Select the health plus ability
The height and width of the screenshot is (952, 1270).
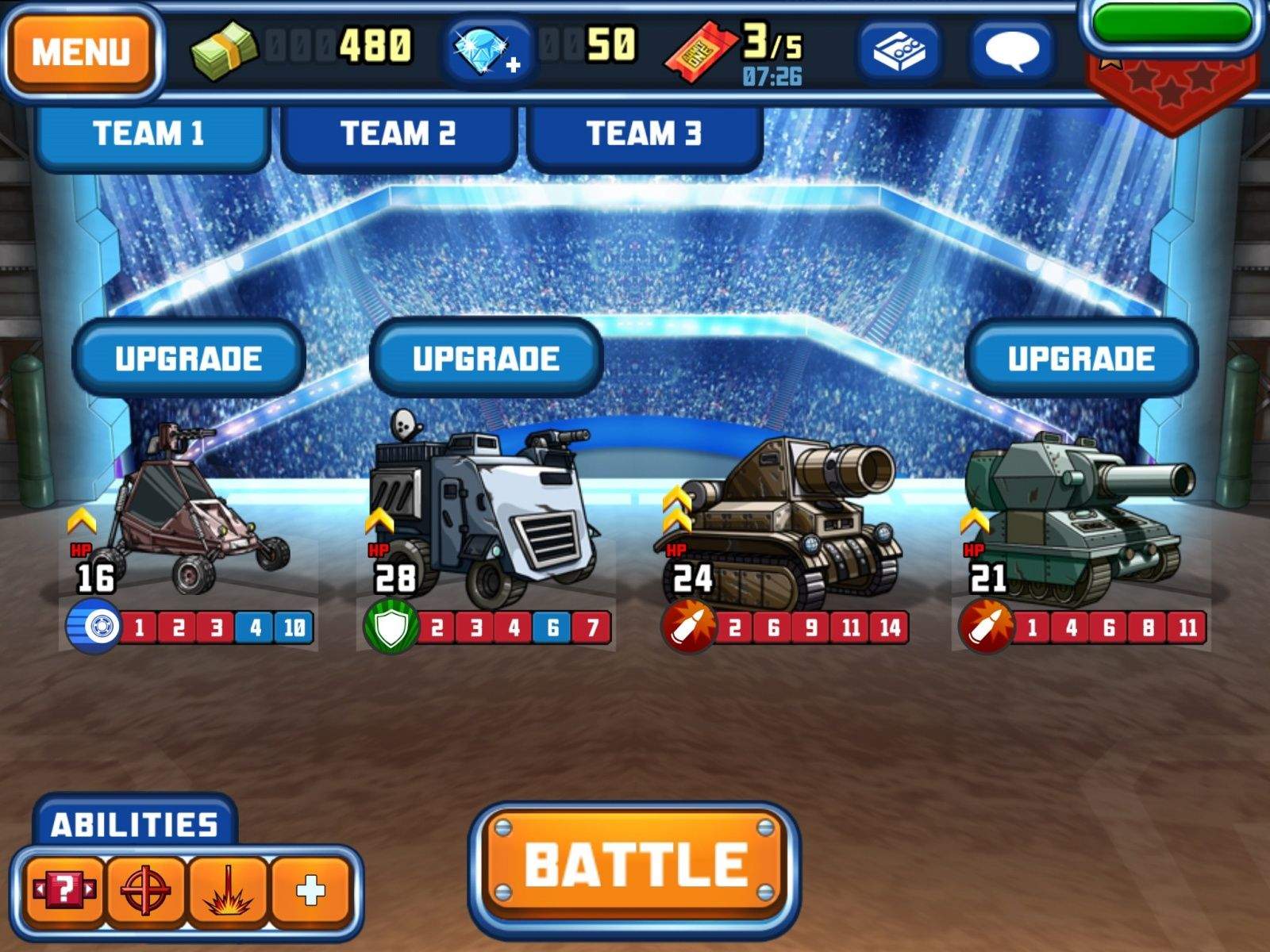tap(311, 889)
